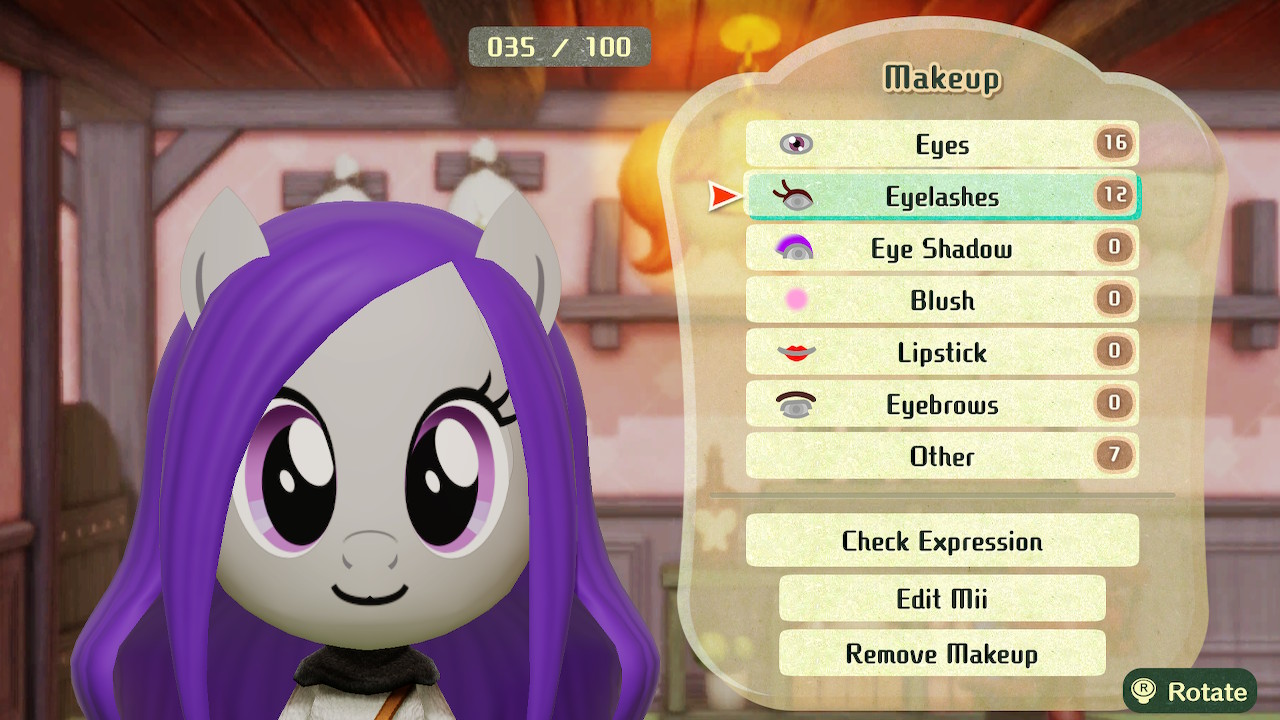
Task: Click Remove Makeup button
Action: (942, 654)
